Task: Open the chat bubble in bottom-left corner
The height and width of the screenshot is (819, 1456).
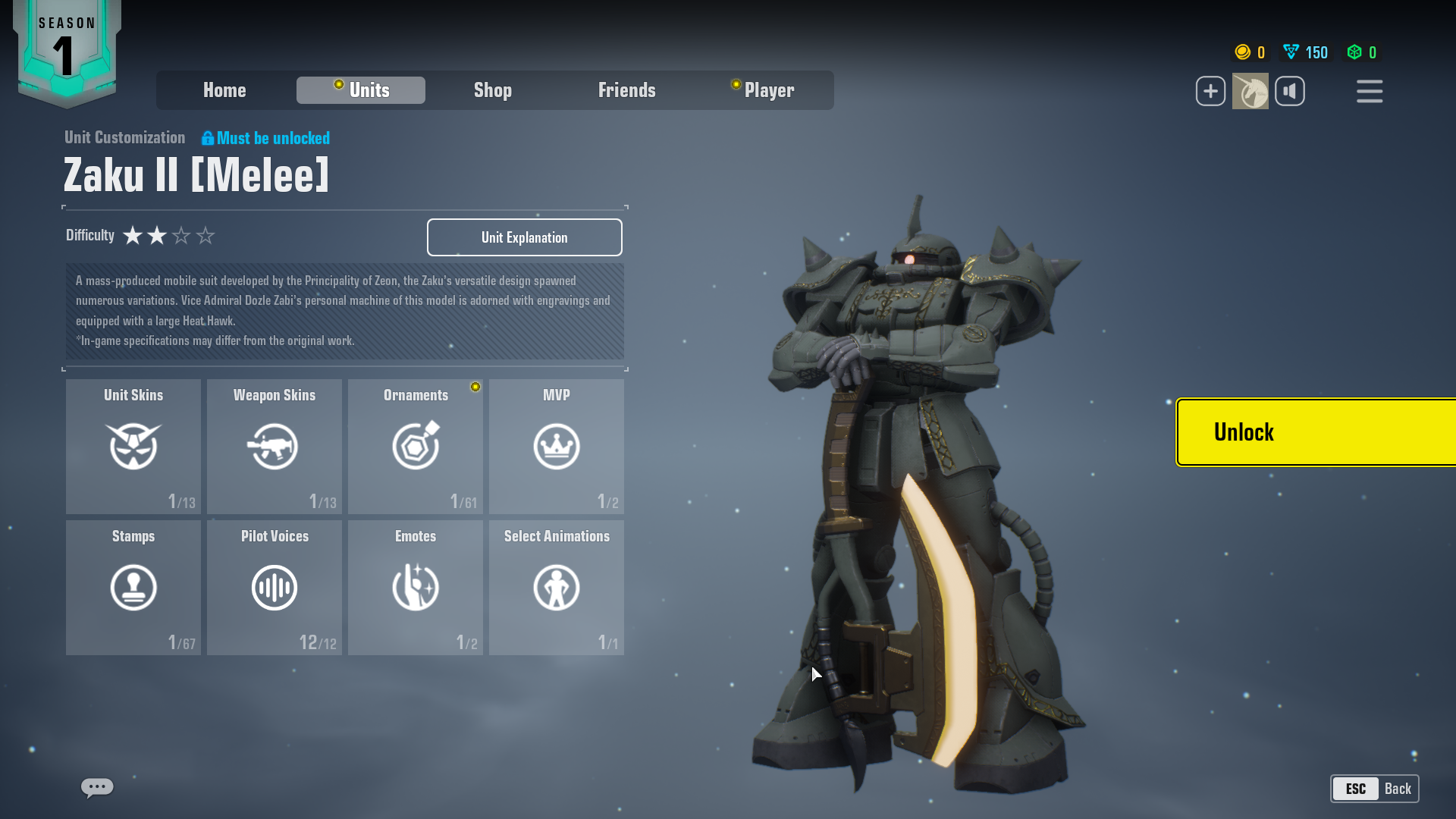Action: [96, 788]
